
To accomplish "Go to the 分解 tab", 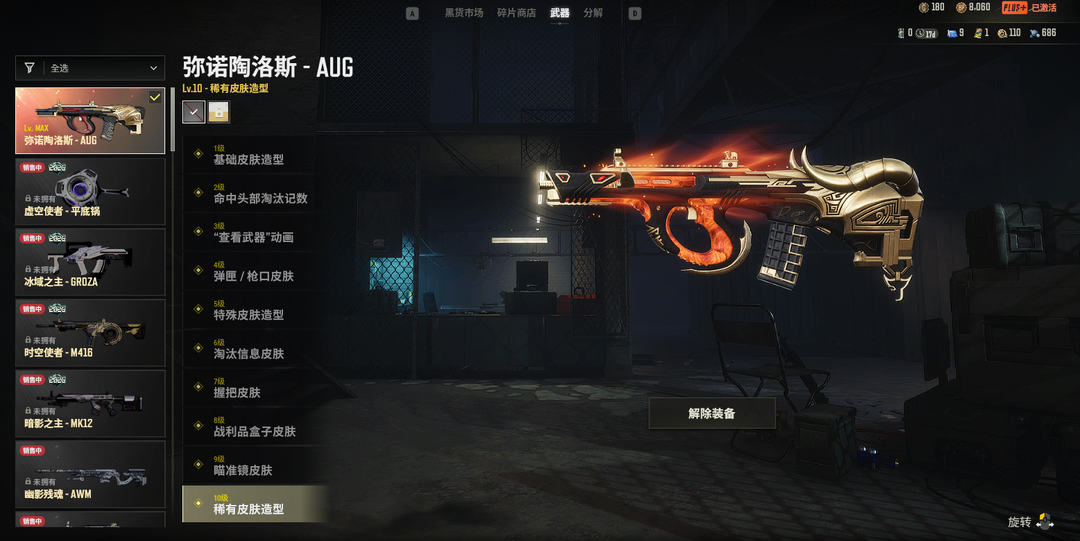I will pyautogui.click(x=593, y=13).
